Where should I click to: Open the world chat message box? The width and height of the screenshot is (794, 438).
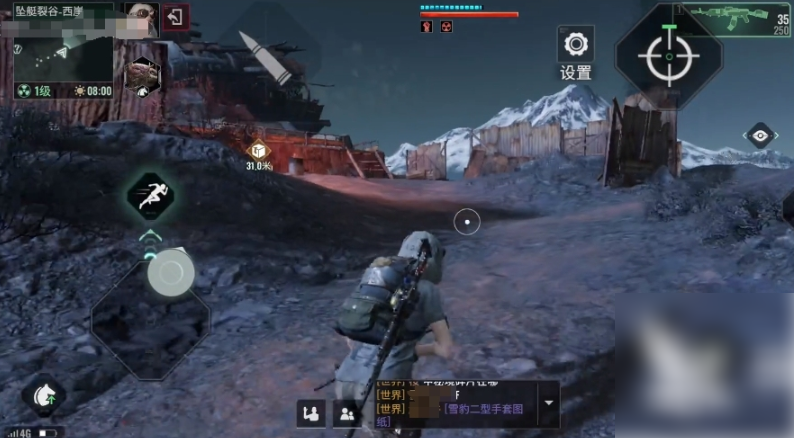[x=455, y=404]
